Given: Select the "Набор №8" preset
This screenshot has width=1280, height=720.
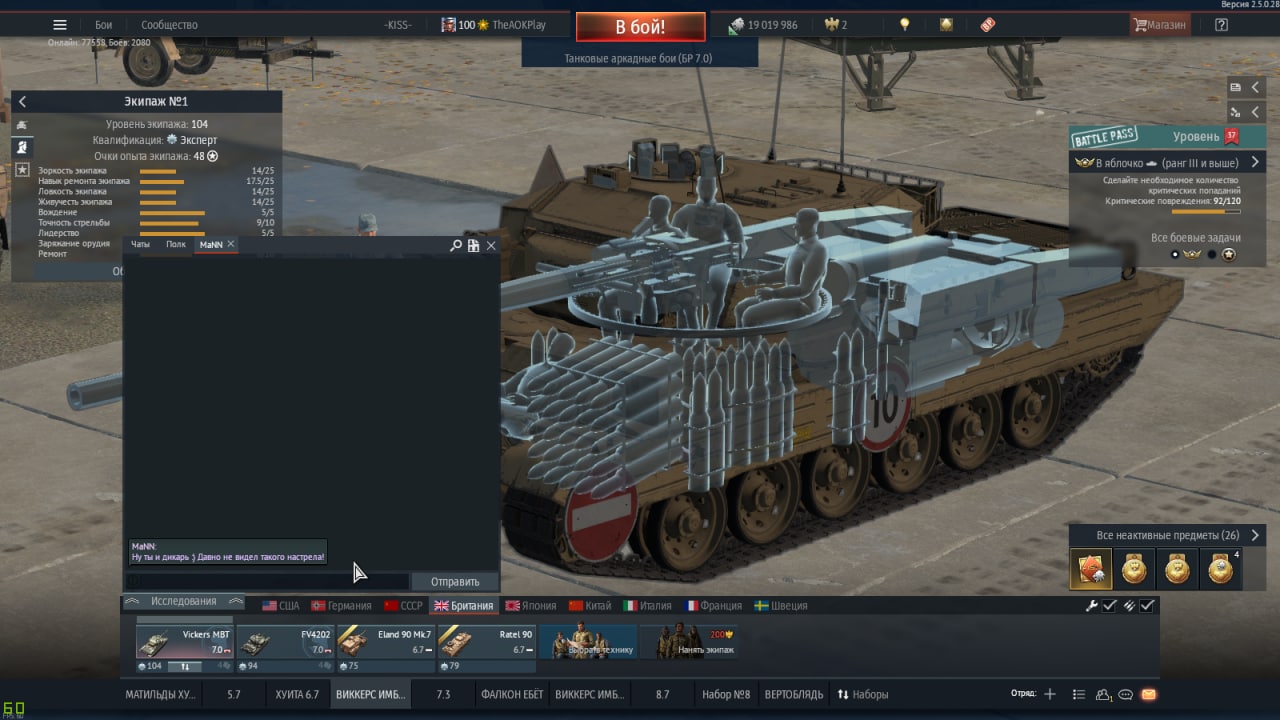Looking at the screenshot, I should [x=726, y=694].
